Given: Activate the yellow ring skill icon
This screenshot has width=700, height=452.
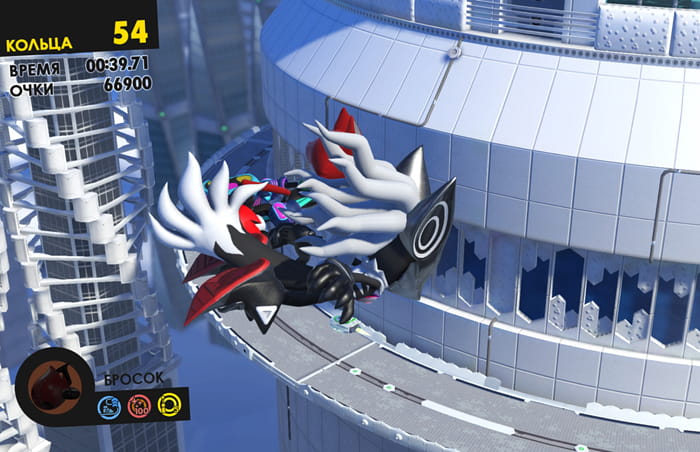Looking at the screenshot, I should click(x=168, y=406).
